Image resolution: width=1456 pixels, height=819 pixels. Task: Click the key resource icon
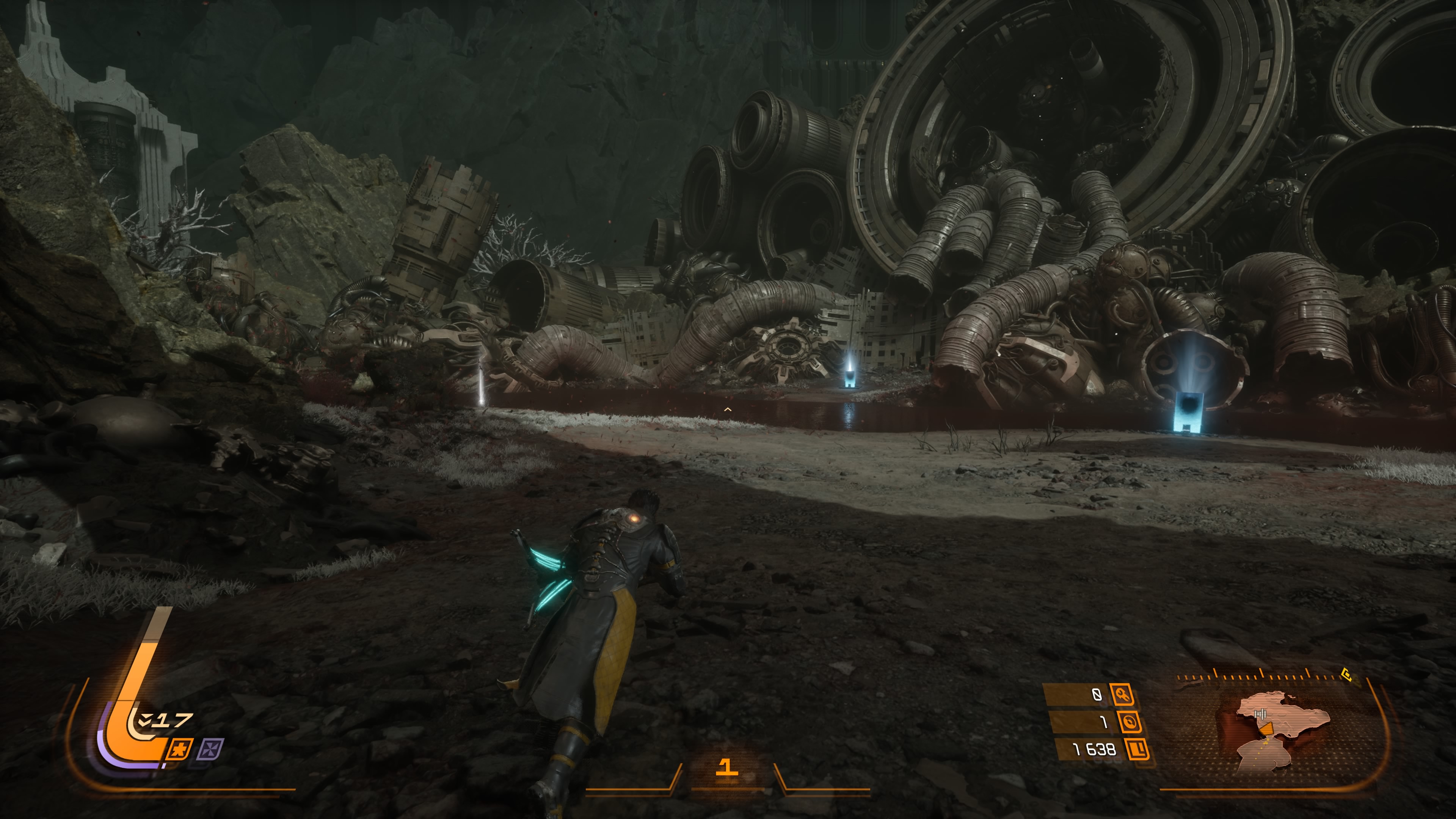click(x=1122, y=695)
